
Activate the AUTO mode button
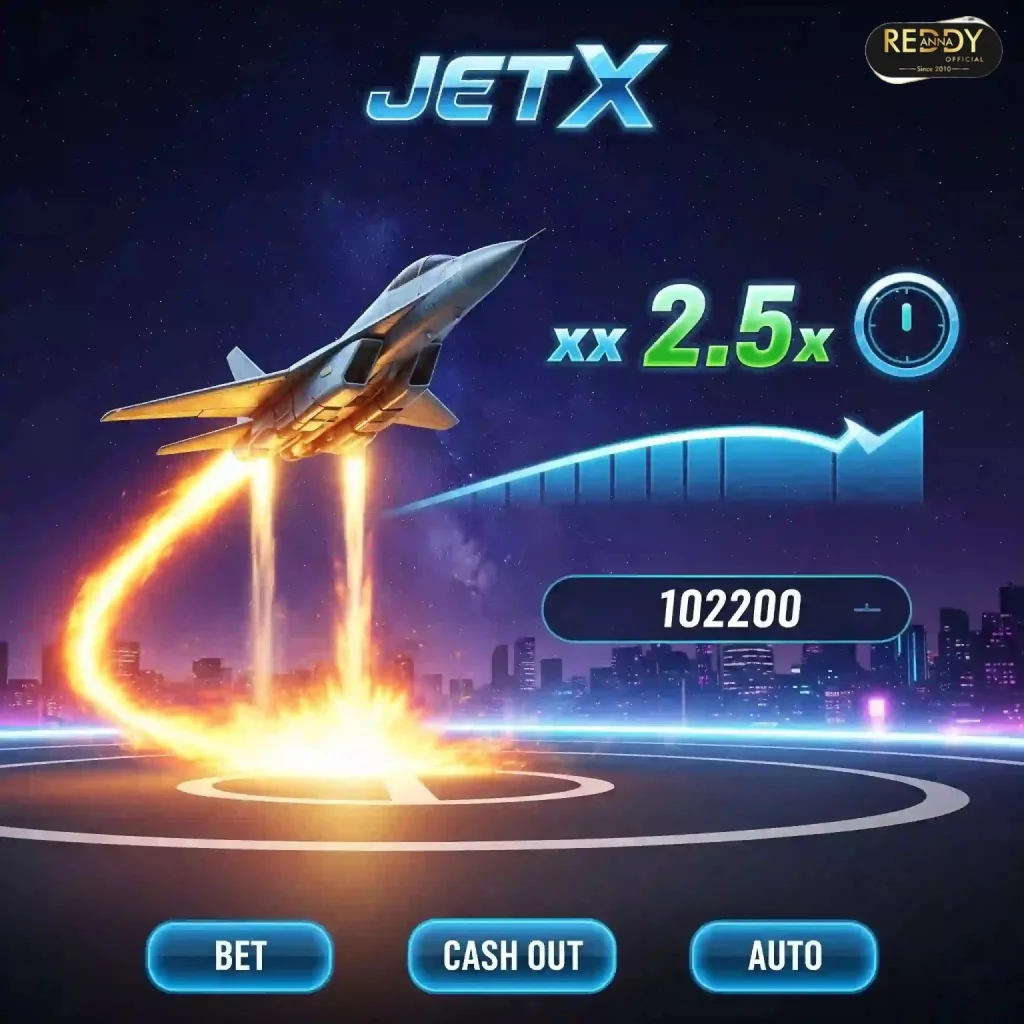[784, 956]
